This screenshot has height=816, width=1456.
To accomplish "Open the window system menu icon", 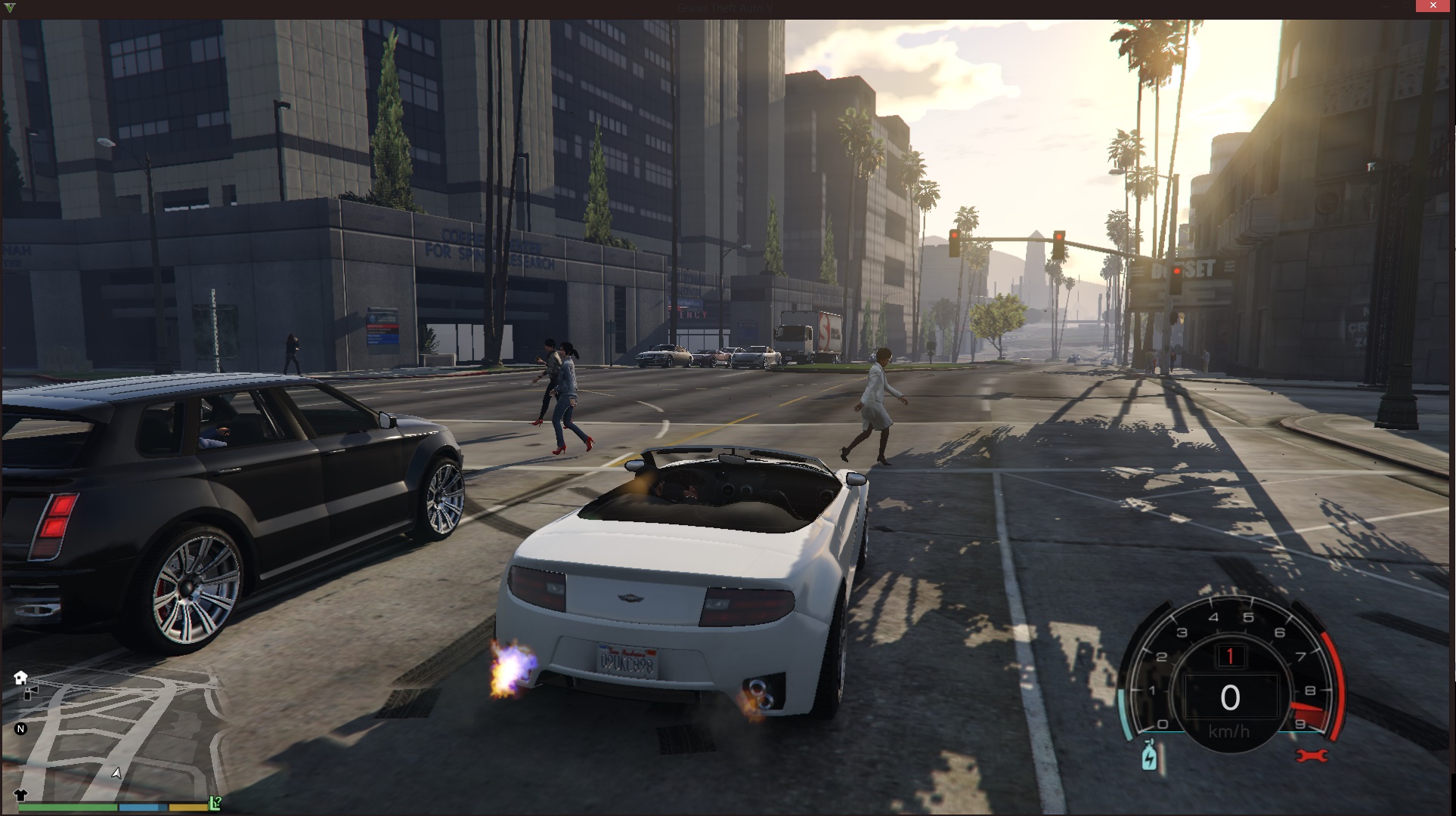I will [x=10, y=7].
